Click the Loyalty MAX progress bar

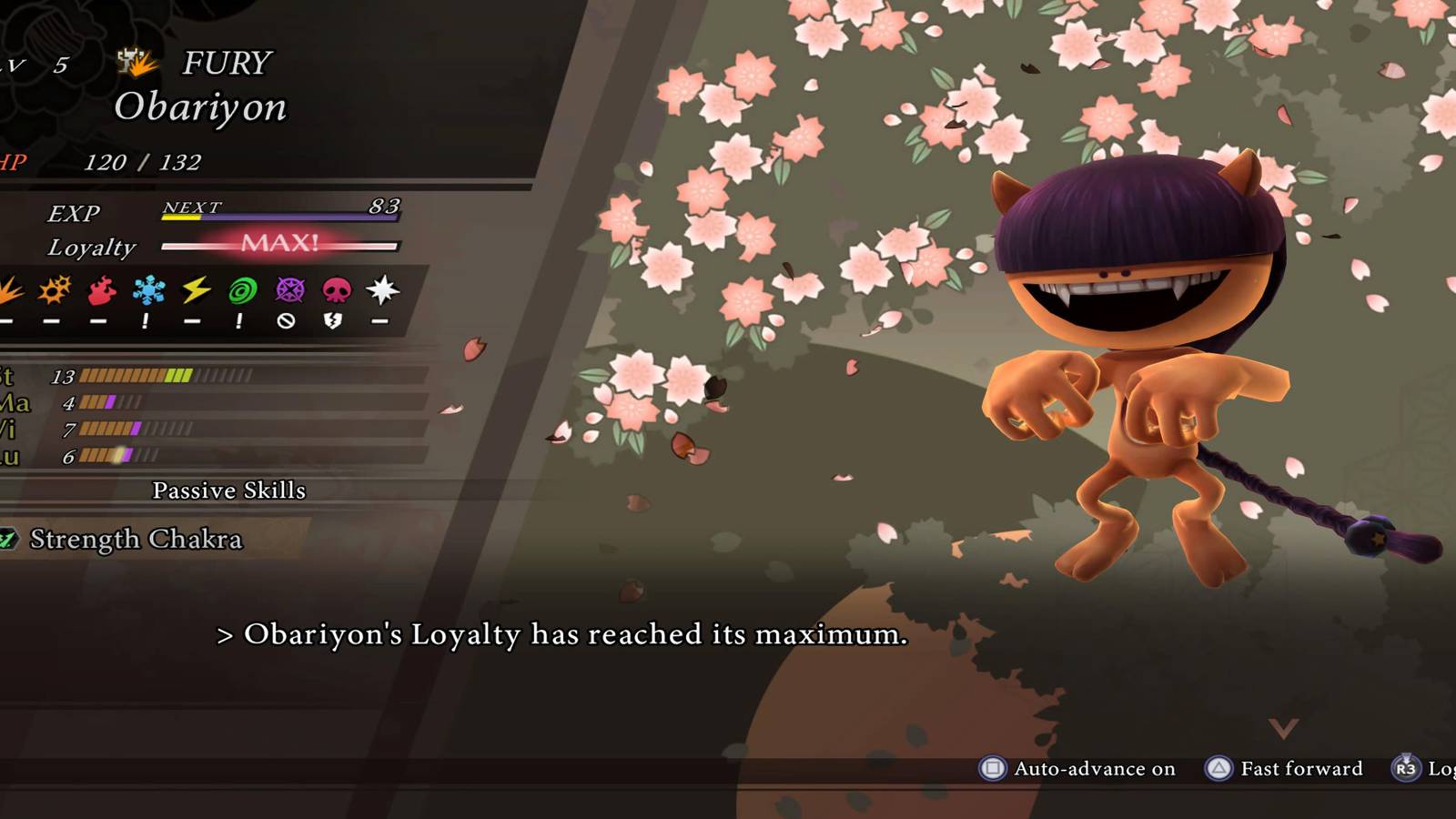278,245
